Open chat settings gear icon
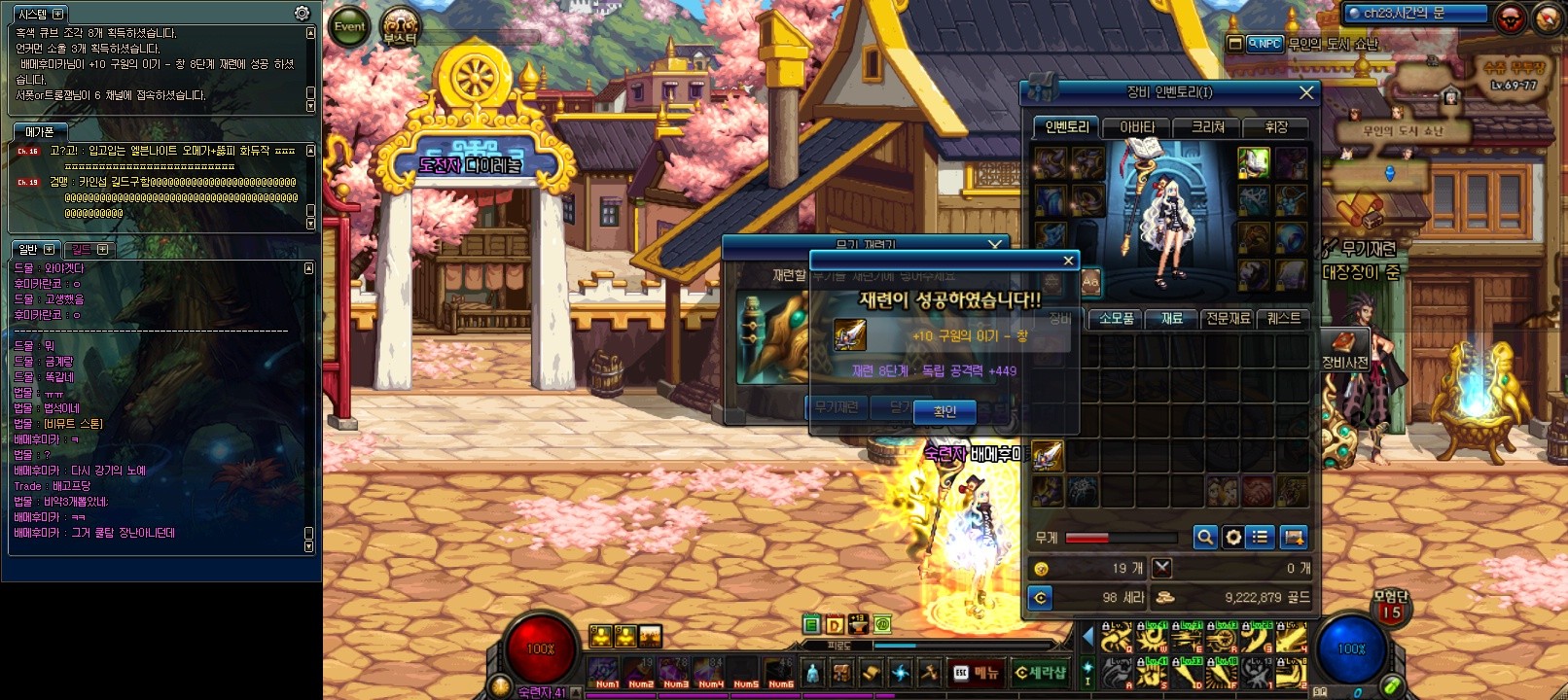This screenshot has height=700, width=1568. [303, 14]
